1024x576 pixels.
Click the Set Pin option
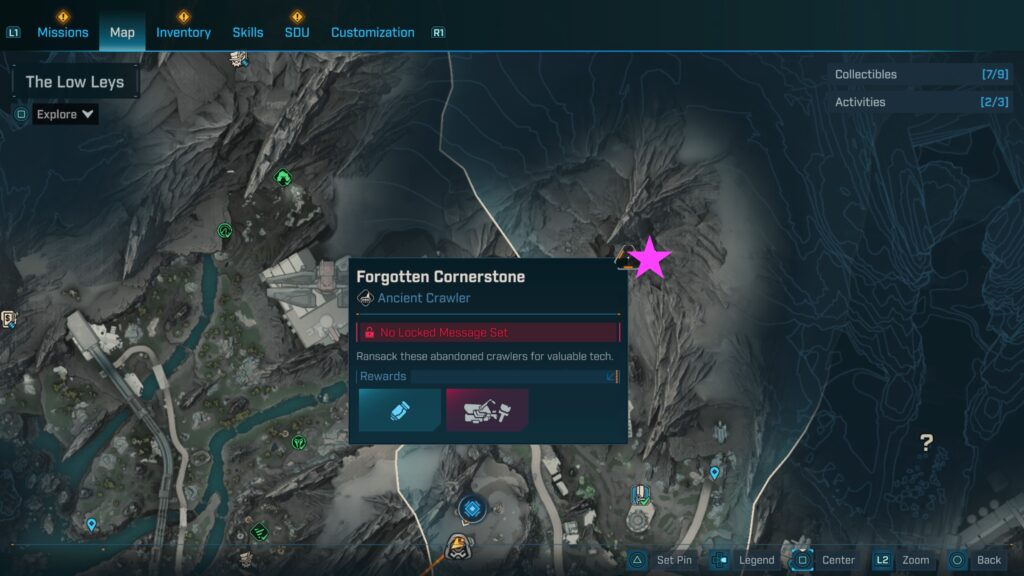coord(662,560)
